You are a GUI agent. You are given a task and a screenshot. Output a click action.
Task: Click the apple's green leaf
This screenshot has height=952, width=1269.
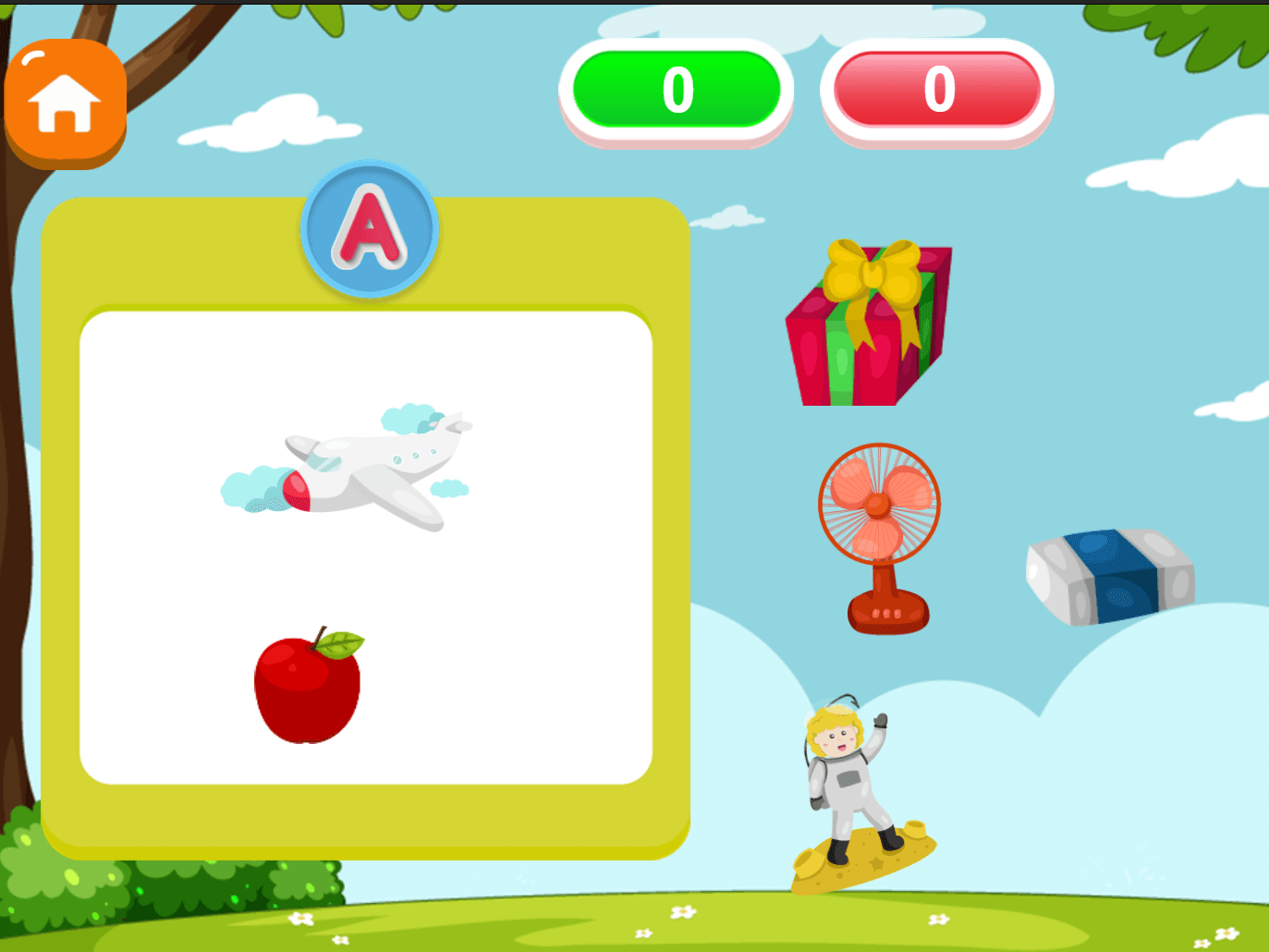click(x=340, y=641)
